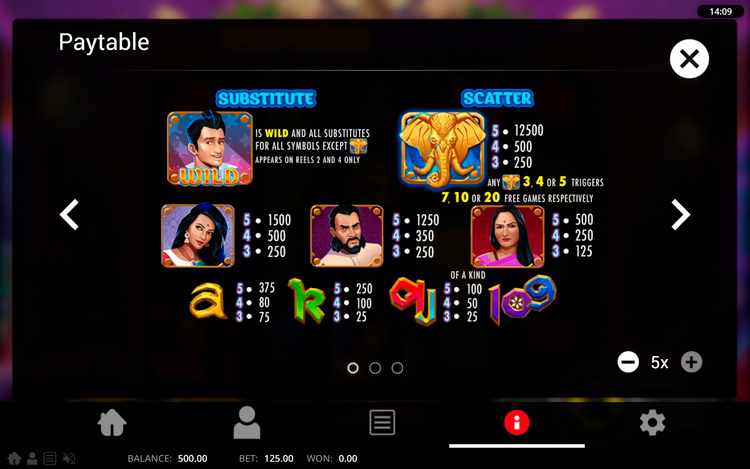Open the large home tab in bottom bar

tap(112, 423)
